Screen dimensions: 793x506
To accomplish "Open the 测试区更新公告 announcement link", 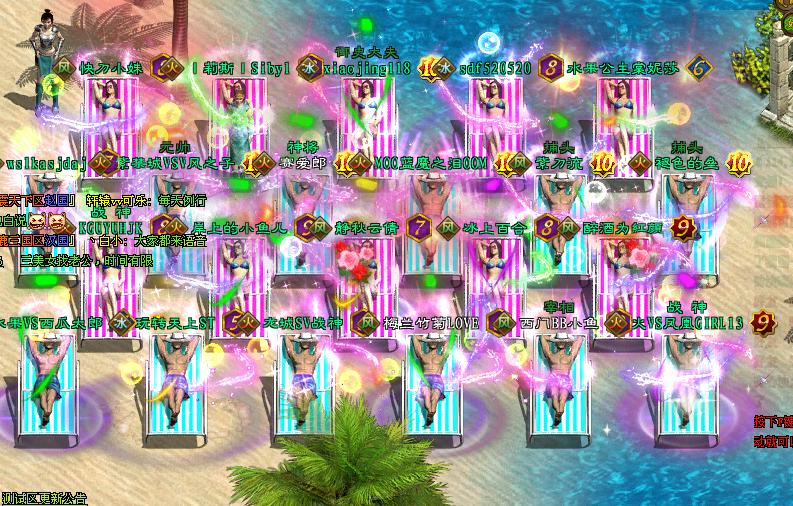I will [44, 498].
